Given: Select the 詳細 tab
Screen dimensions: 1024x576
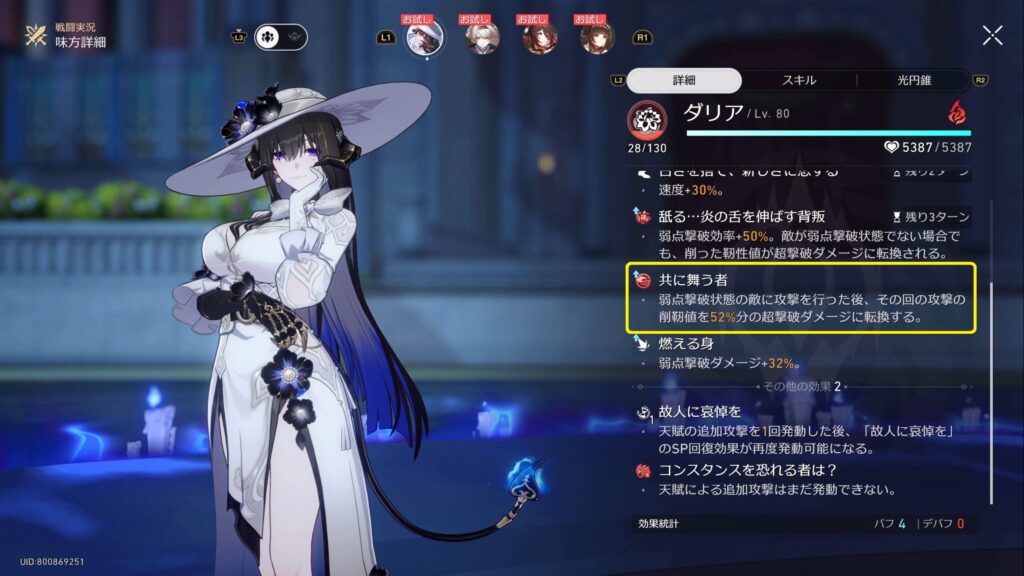Looking at the screenshot, I should click(x=685, y=80).
